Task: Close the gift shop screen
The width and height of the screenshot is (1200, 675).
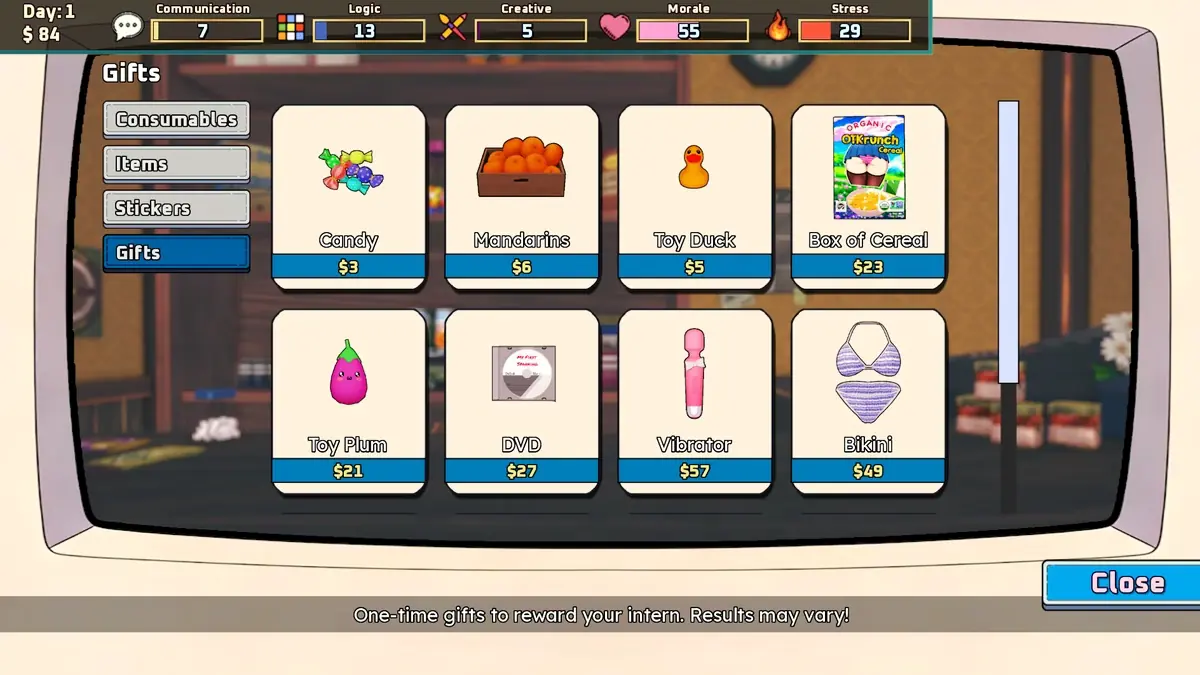Action: 1124,583
